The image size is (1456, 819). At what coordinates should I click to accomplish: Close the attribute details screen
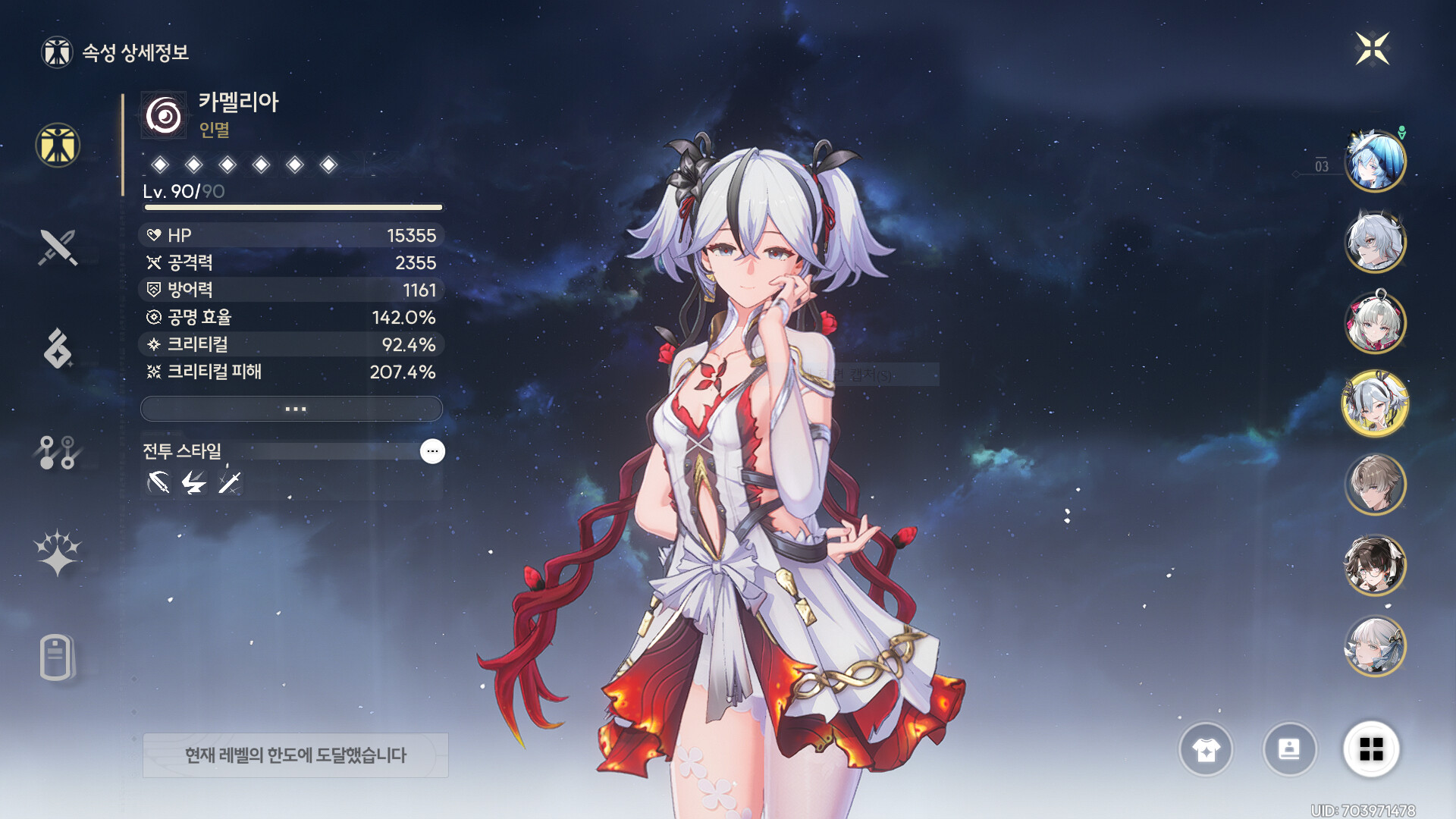tap(1372, 49)
